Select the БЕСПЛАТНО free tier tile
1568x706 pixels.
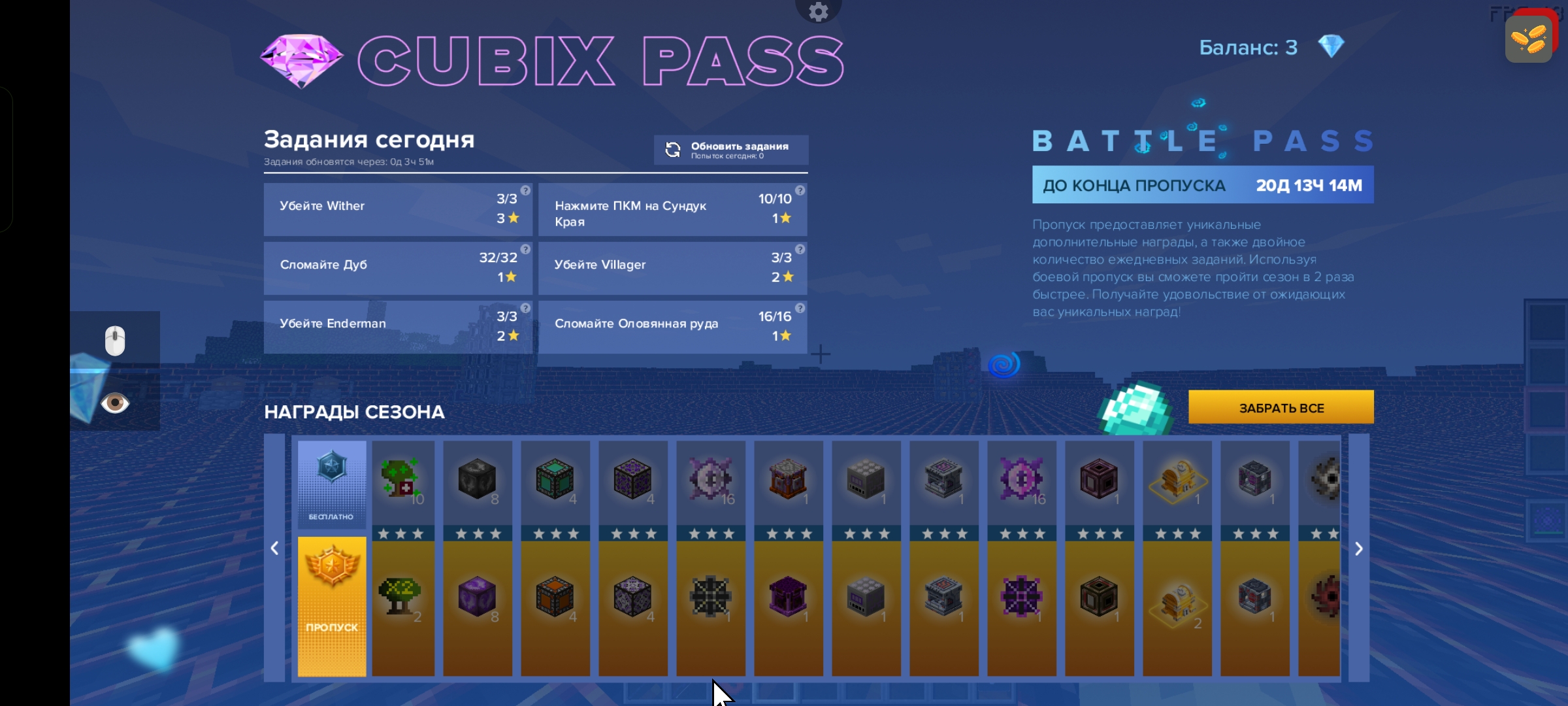coord(332,483)
